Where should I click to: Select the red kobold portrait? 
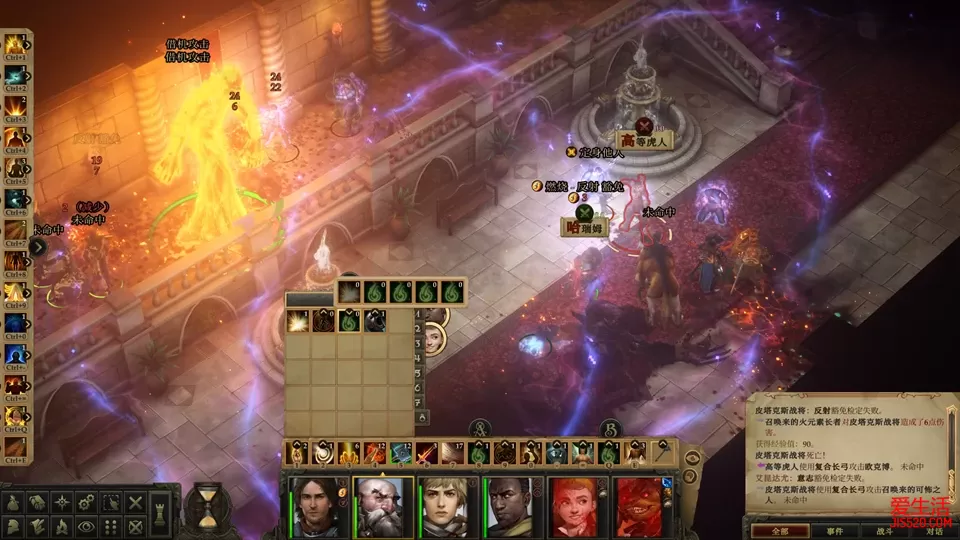coord(641,506)
